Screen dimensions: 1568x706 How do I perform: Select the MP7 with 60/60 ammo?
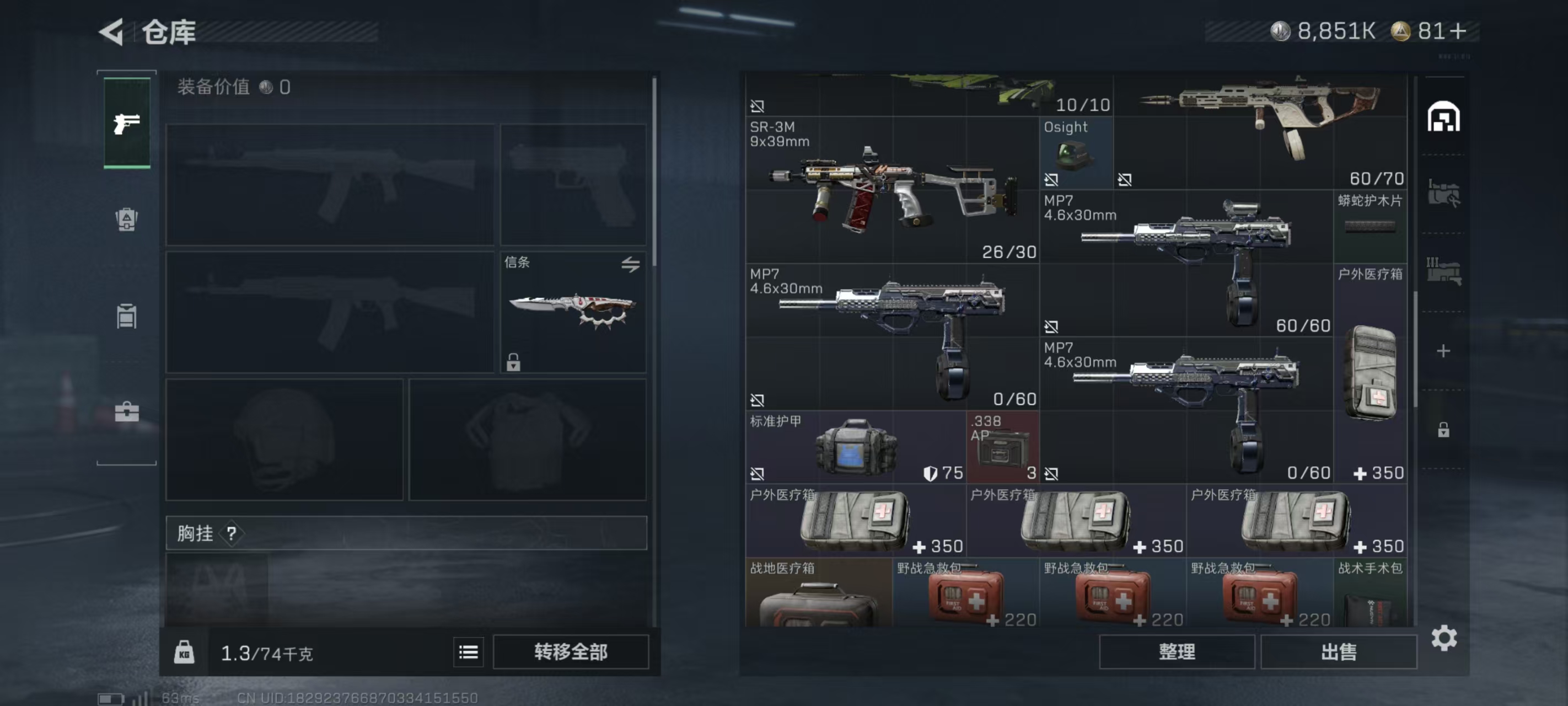[1185, 263]
